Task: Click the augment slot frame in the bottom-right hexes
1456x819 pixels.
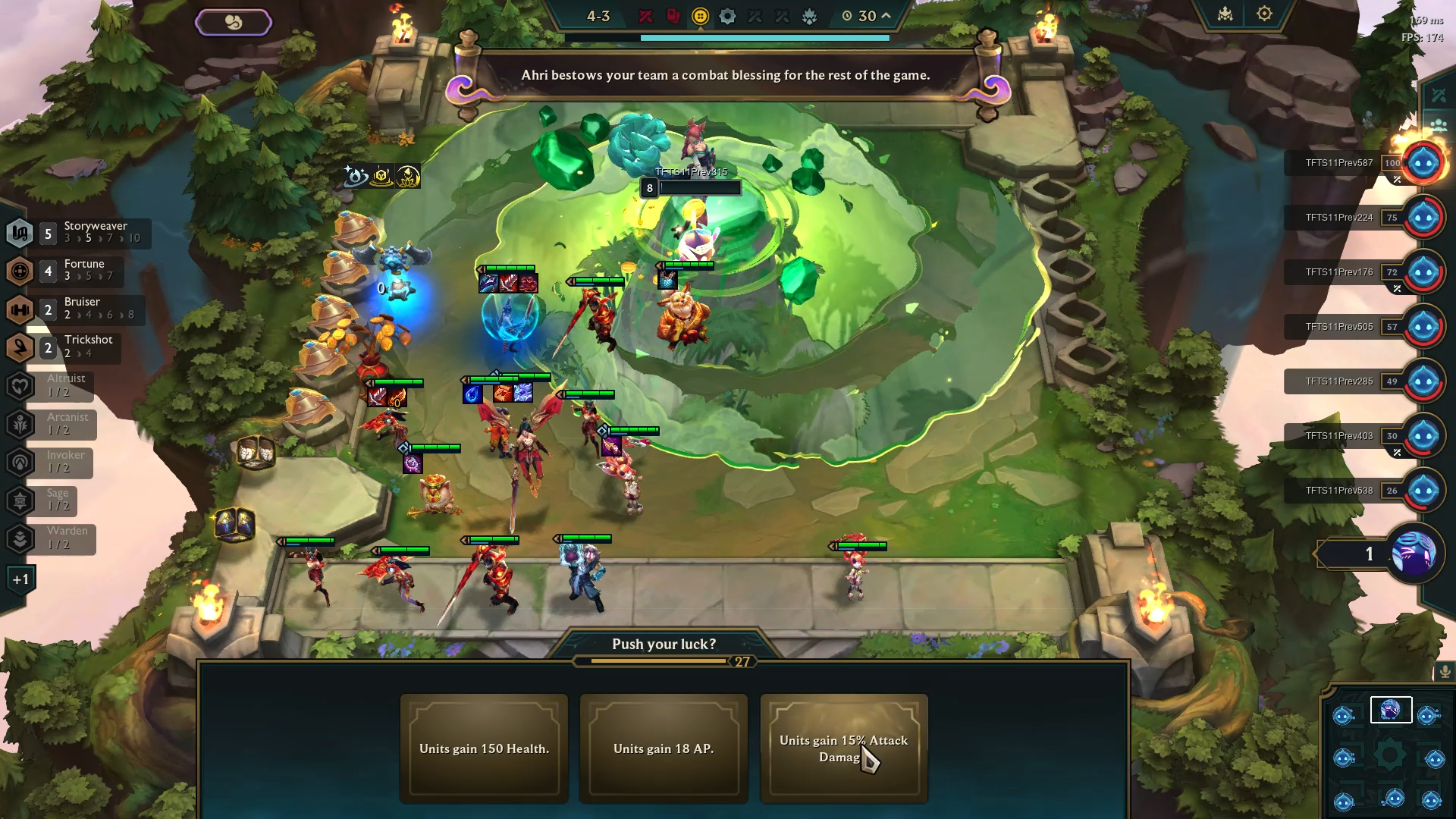Action: tap(1392, 711)
